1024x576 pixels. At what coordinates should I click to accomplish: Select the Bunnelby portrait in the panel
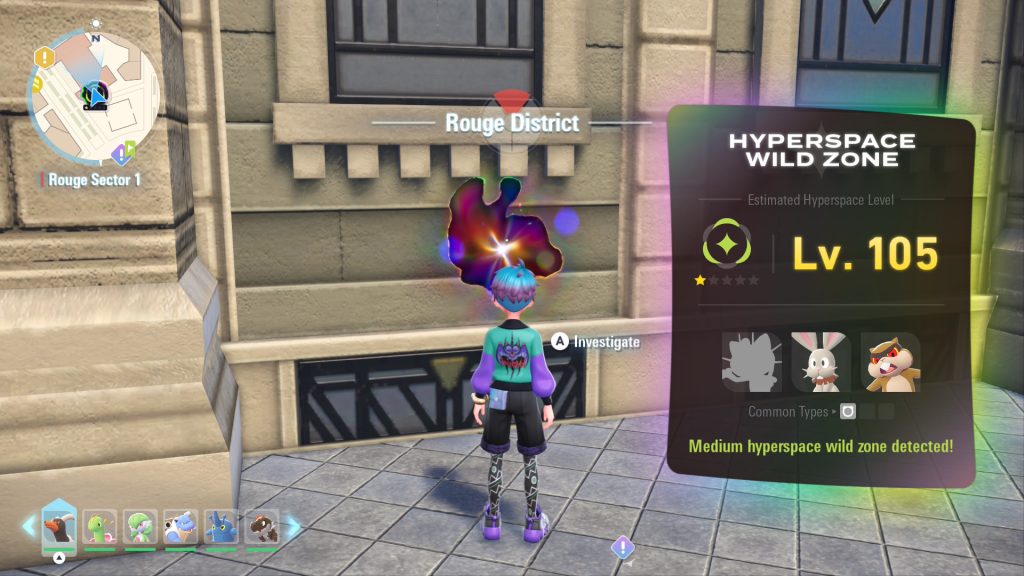pos(821,362)
